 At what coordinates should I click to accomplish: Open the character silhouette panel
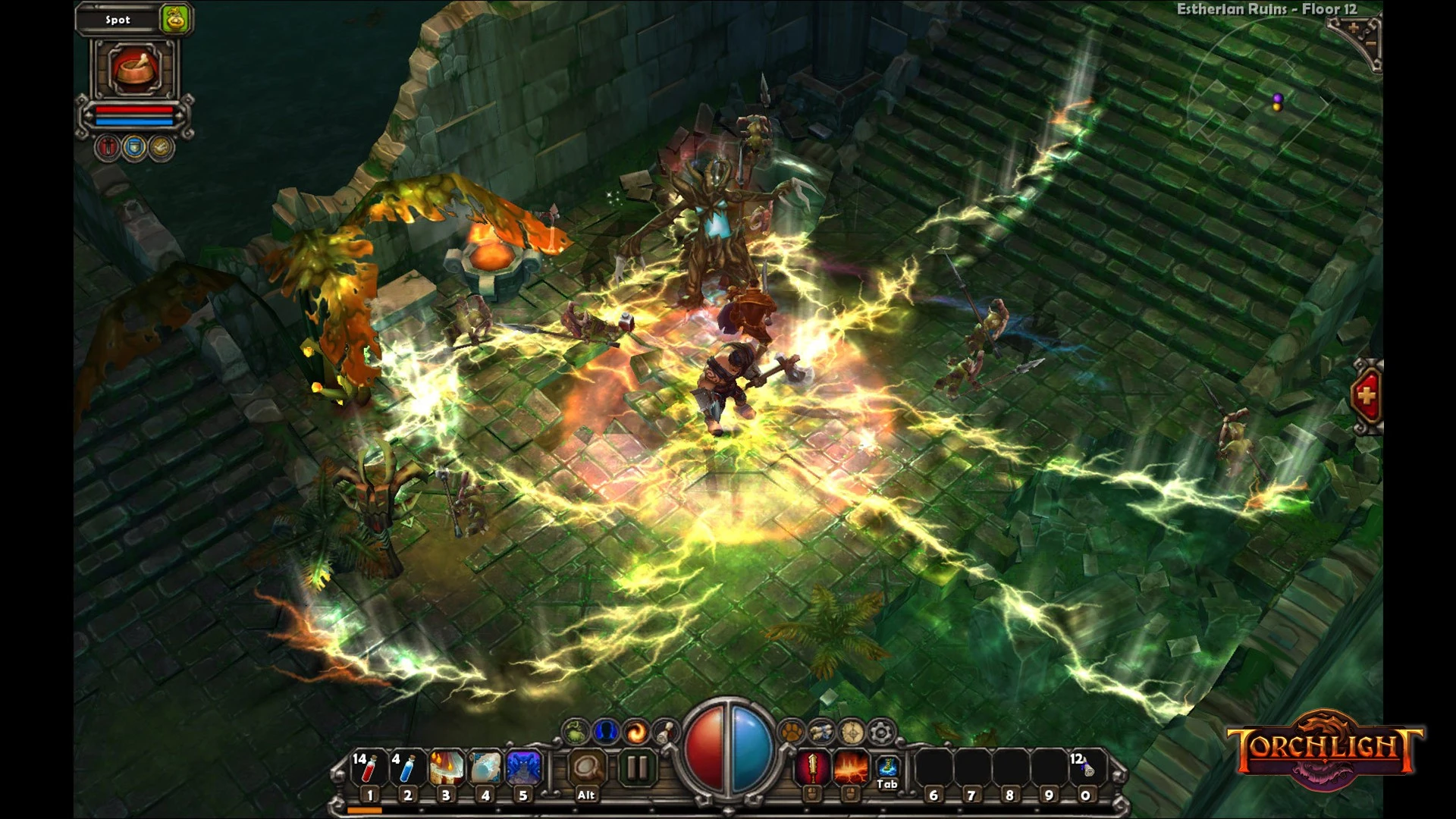coord(605,732)
